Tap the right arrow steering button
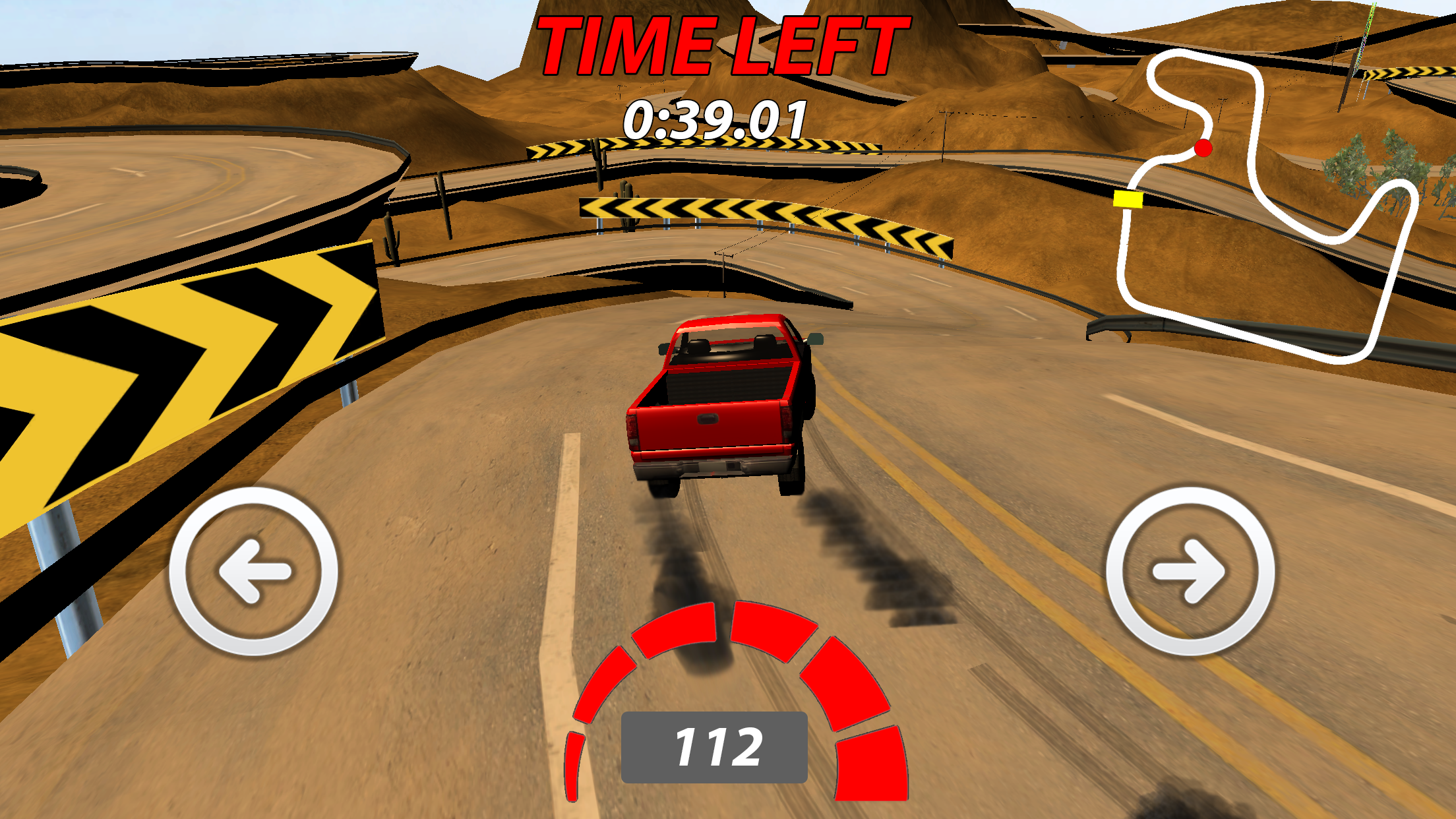Image resolution: width=1456 pixels, height=819 pixels. click(x=1190, y=571)
